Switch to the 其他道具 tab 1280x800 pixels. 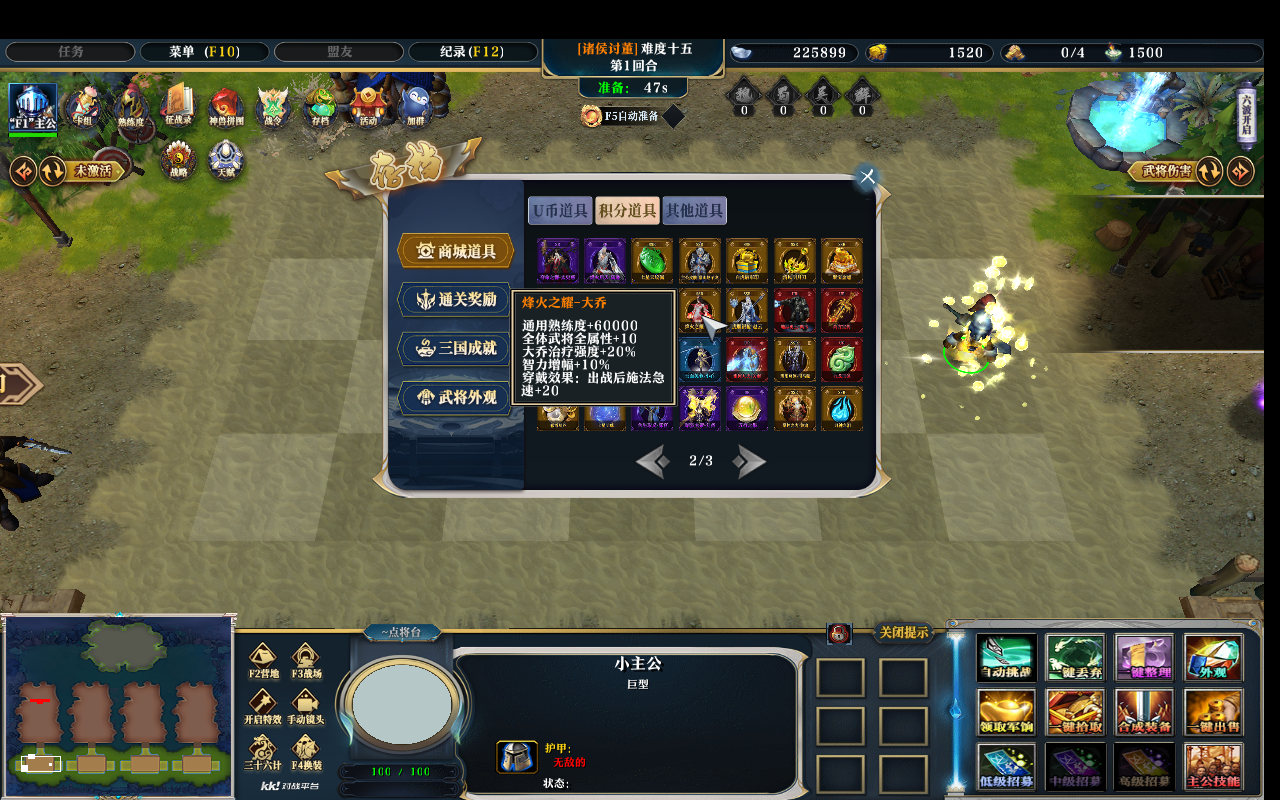(694, 210)
